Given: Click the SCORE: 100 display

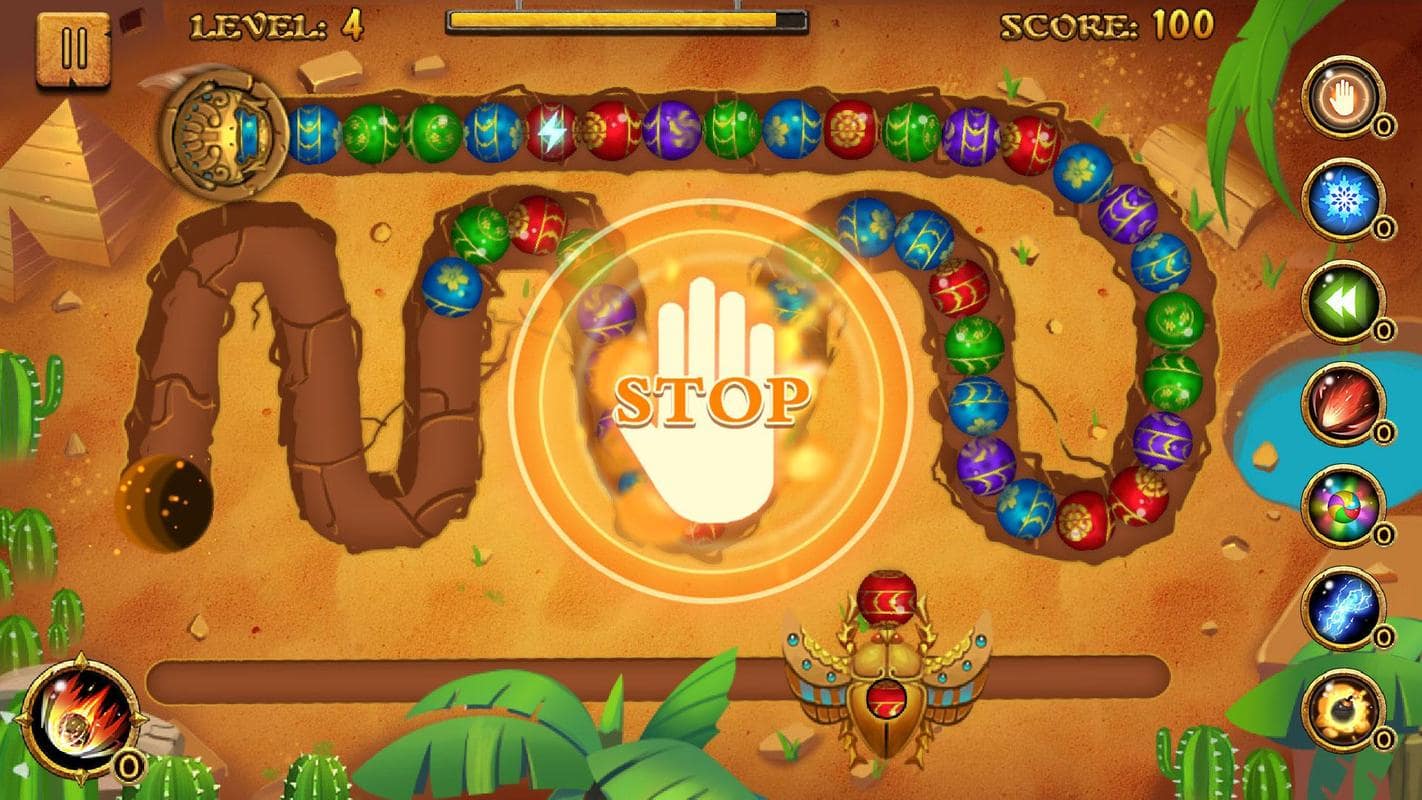Looking at the screenshot, I should pyautogui.click(x=1110, y=27).
